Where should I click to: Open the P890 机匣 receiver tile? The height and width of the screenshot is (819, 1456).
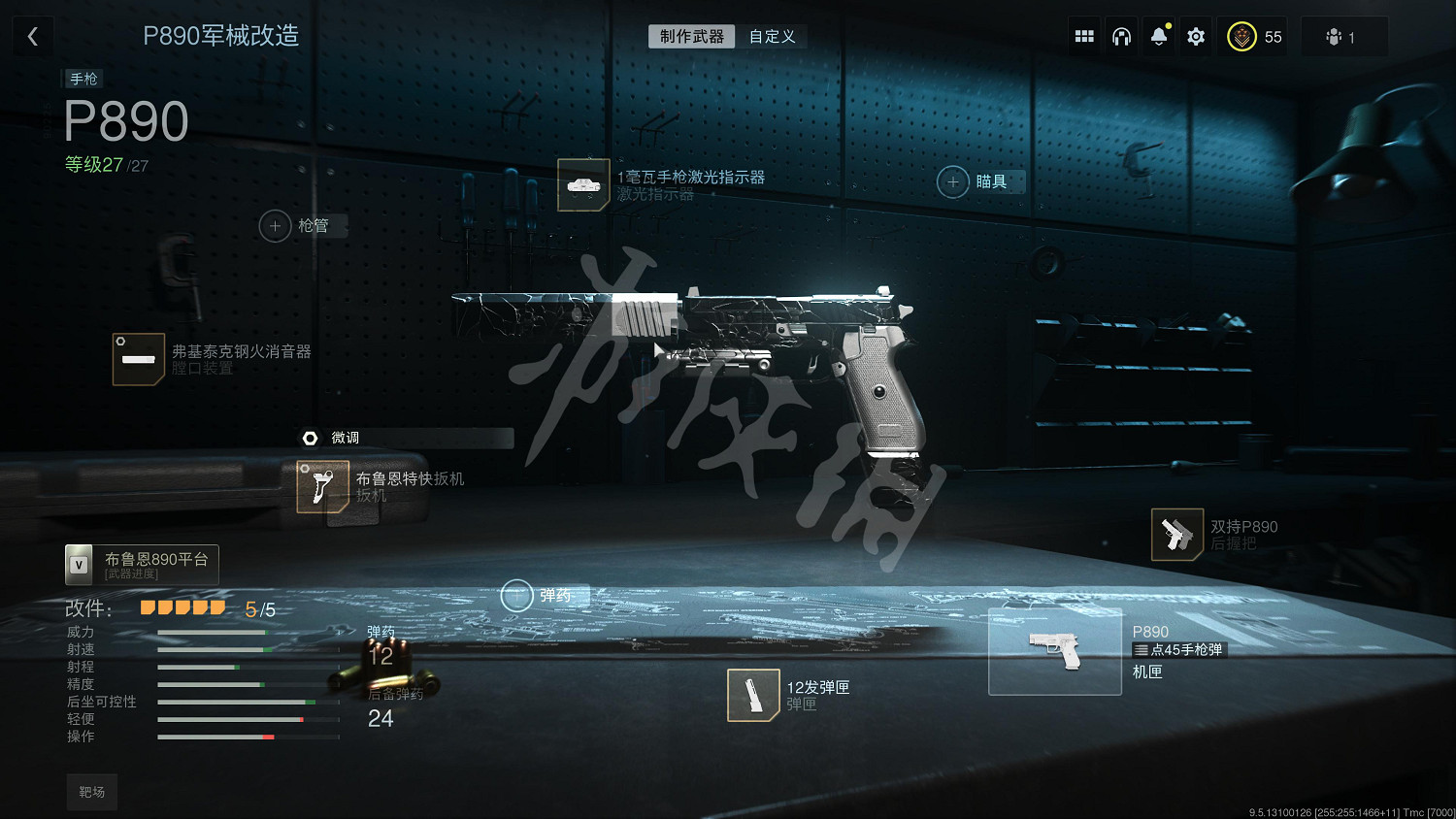pyautogui.click(x=1055, y=651)
